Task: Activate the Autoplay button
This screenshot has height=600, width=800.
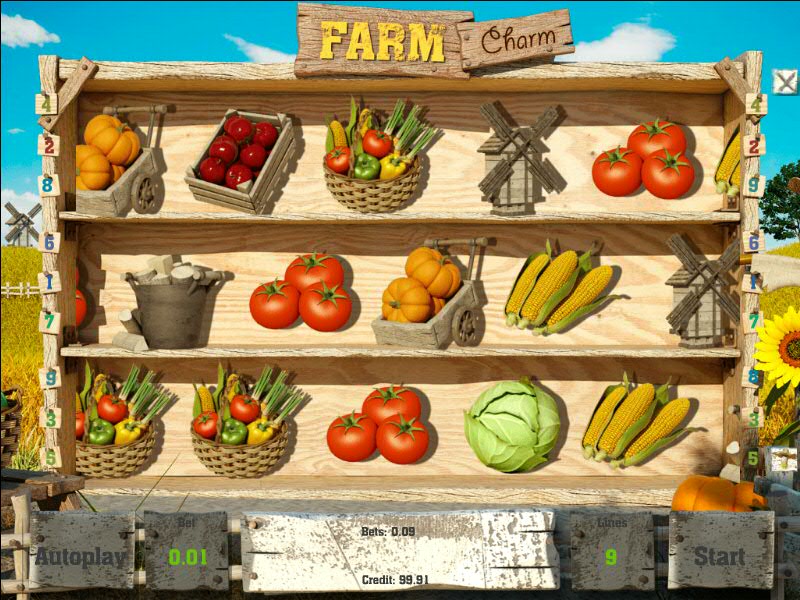Action: tap(81, 555)
